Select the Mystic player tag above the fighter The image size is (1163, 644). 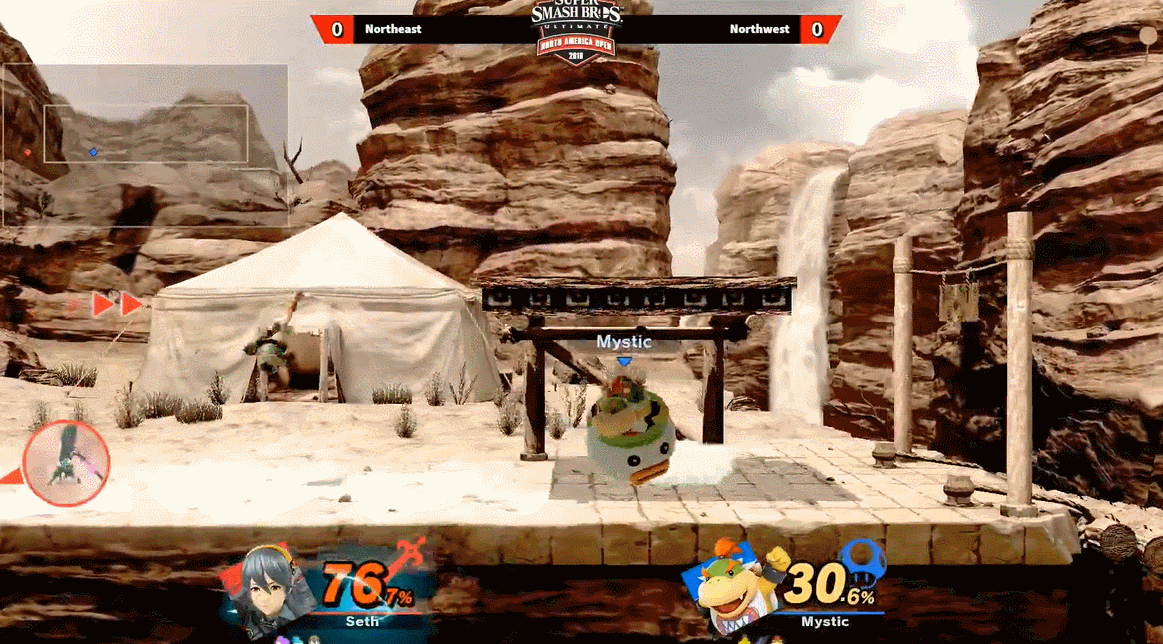624,342
